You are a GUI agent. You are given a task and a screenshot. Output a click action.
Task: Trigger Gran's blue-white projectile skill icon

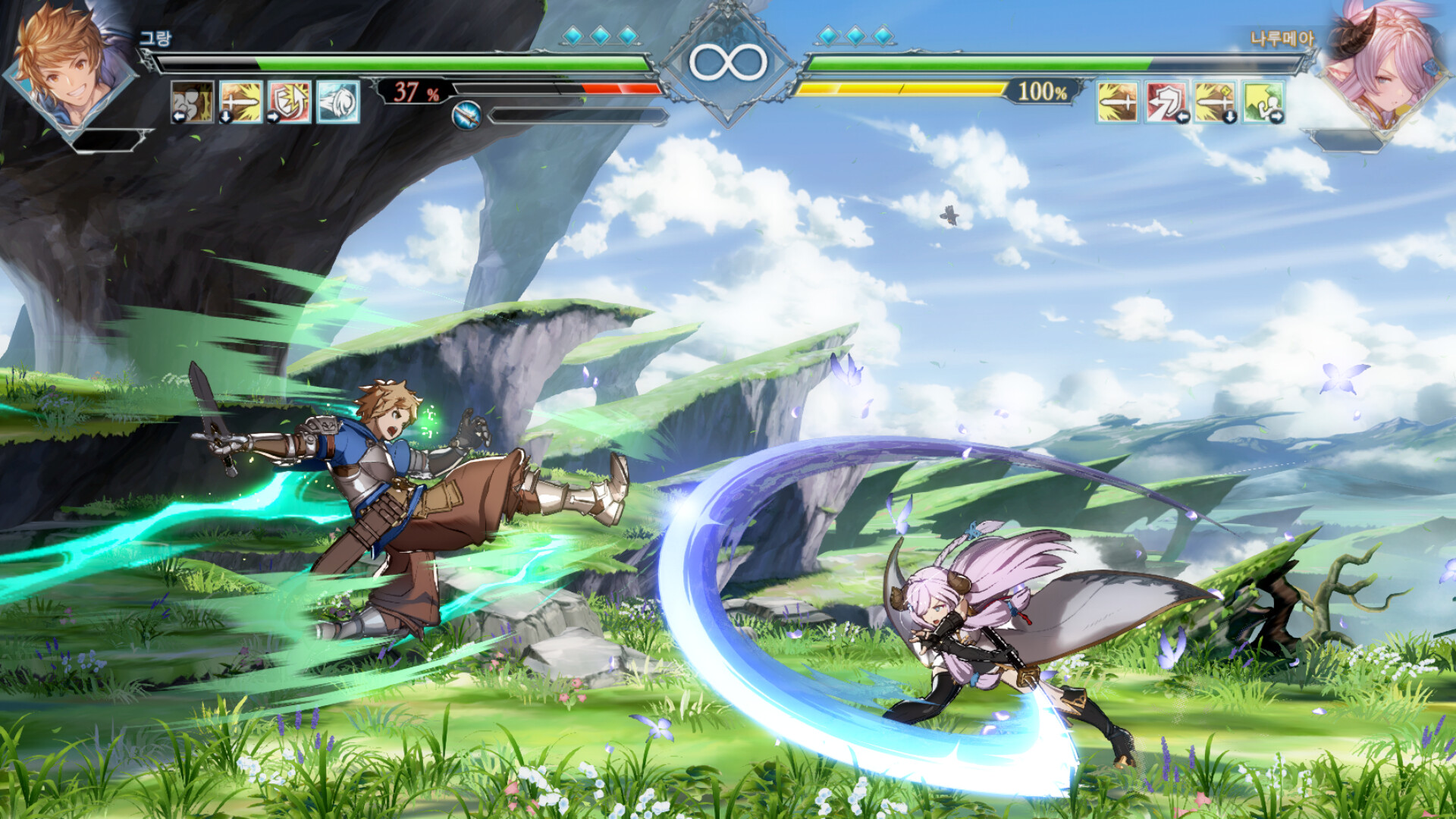pos(337,102)
